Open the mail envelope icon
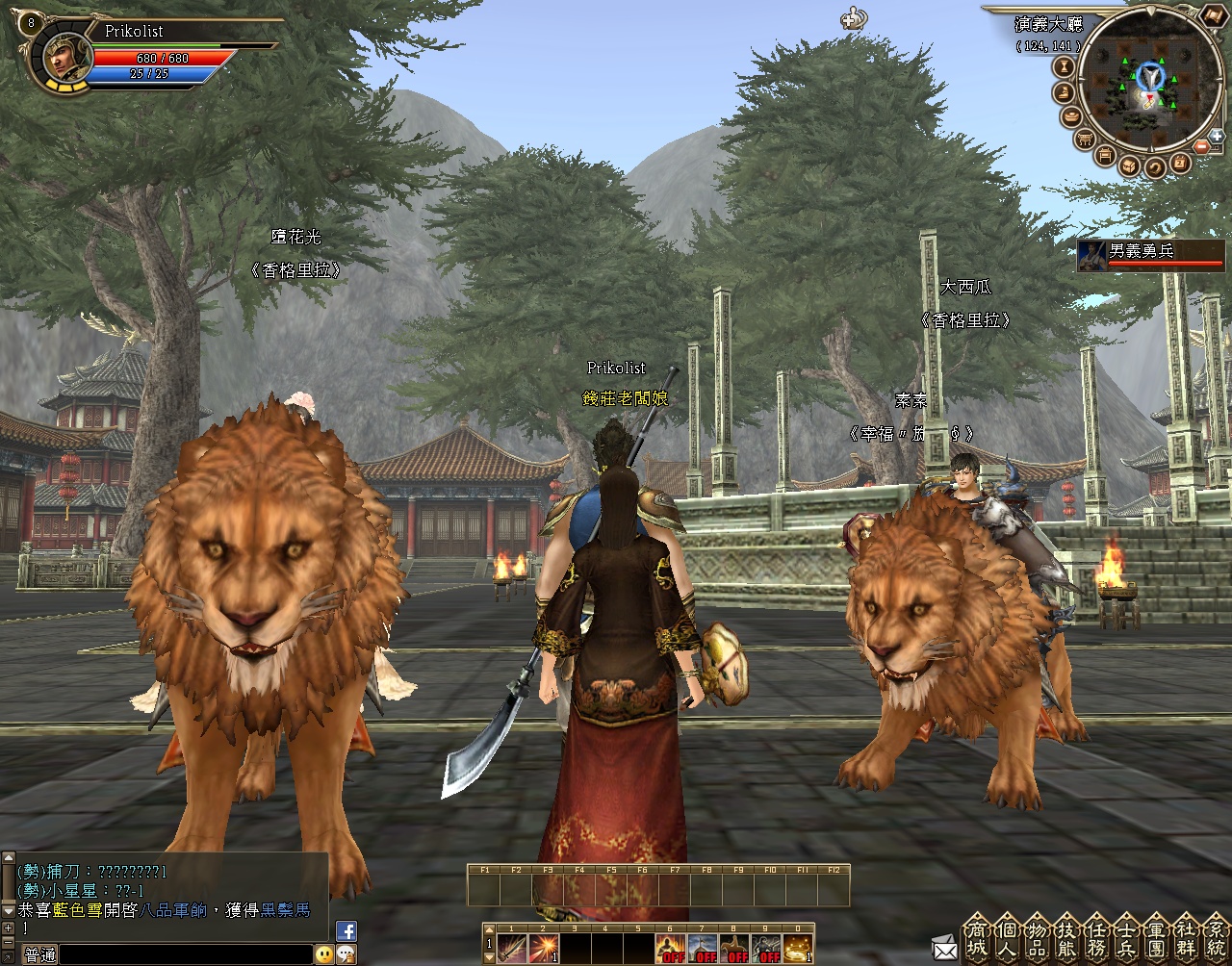This screenshot has height=966, width=1232. coord(944,948)
